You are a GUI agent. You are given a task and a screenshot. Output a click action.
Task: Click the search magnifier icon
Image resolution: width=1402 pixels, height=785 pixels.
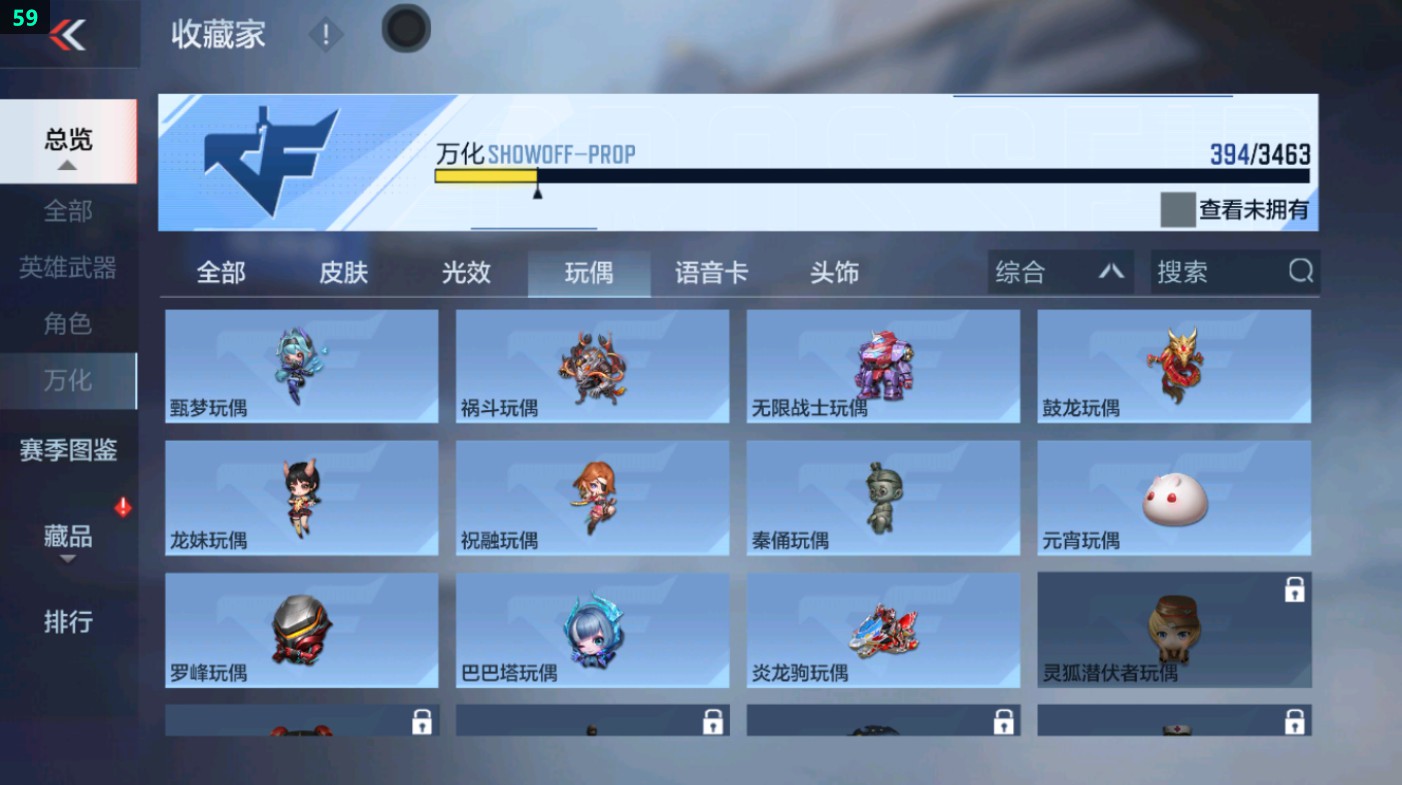(1299, 271)
